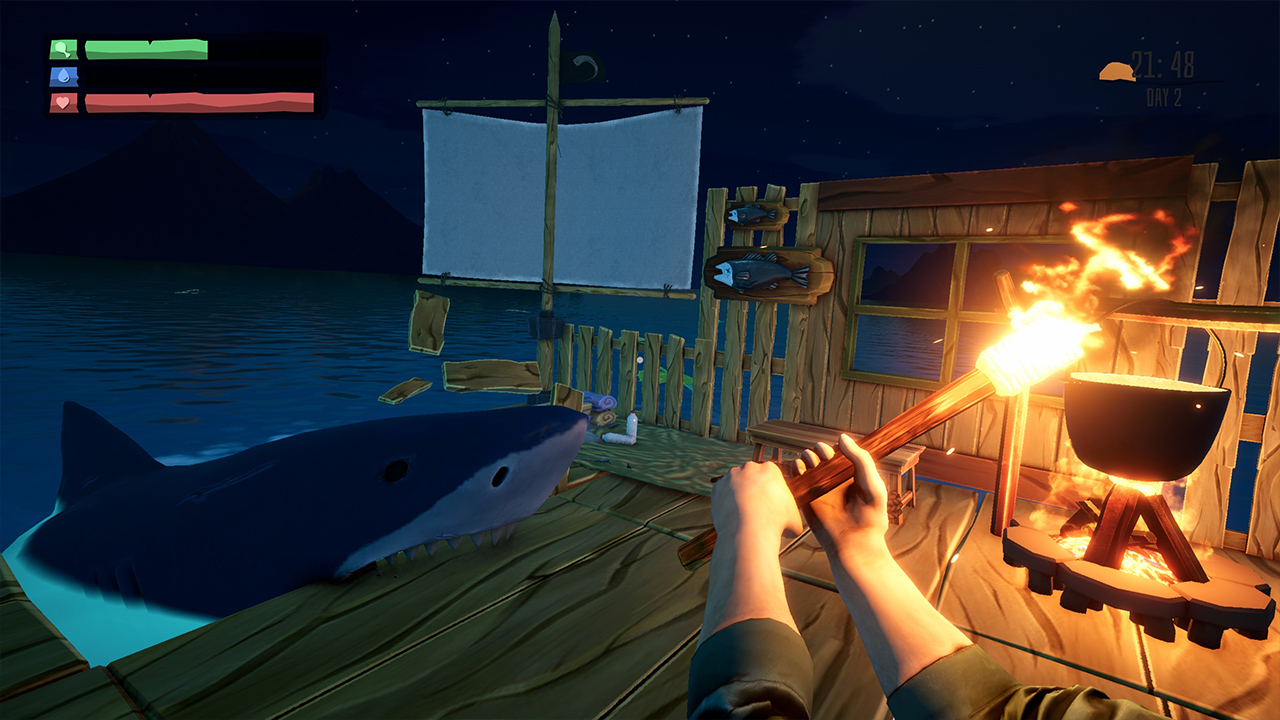Pick up the bottle on the deck
Screen dimensions: 1280x720
click(x=630, y=425)
